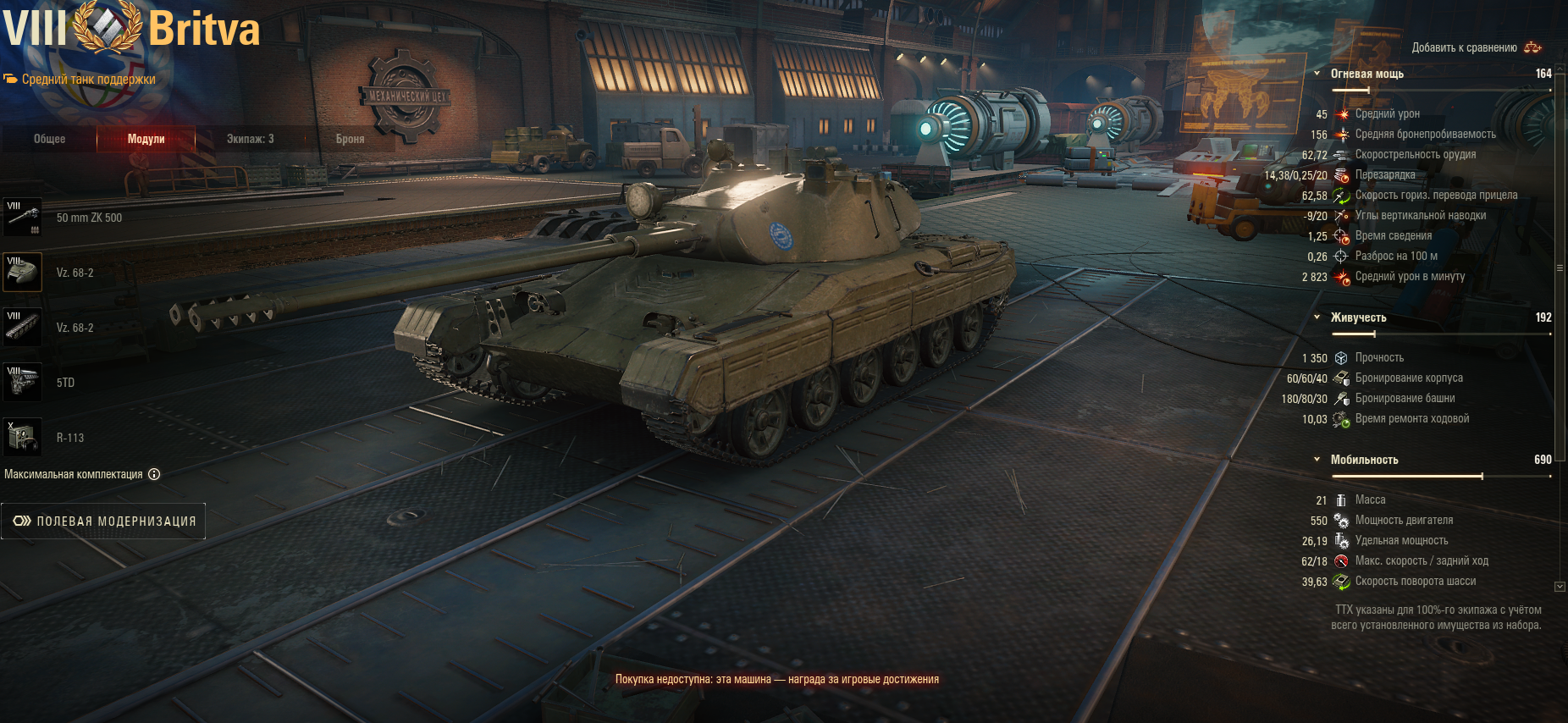The image size is (1568, 723).
Task: Open the Средний танк поддержки role label
Action: 88,80
